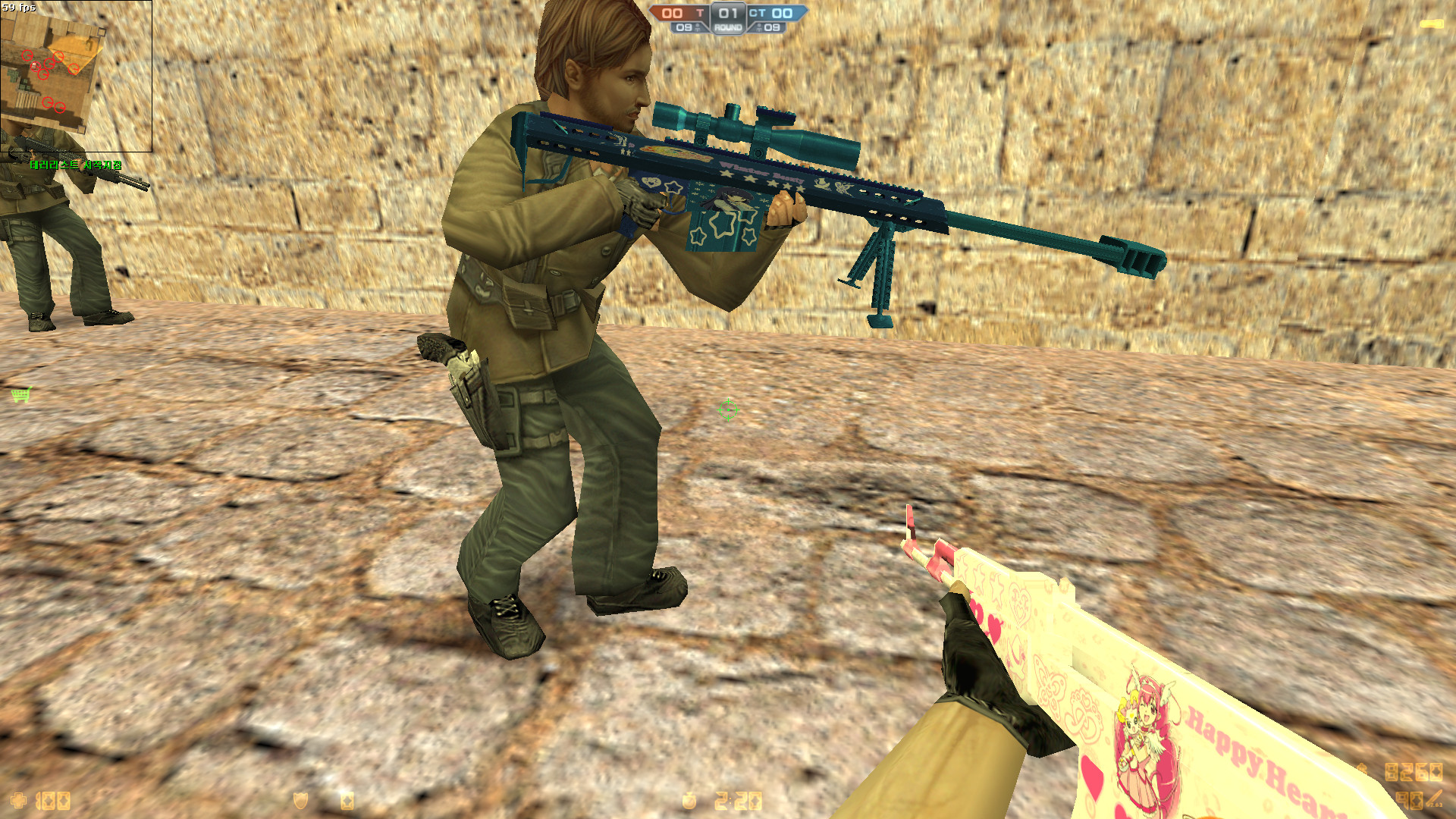The width and height of the screenshot is (1456, 819).
Task: Click the armor shield icon in HUD
Action: 301,801
